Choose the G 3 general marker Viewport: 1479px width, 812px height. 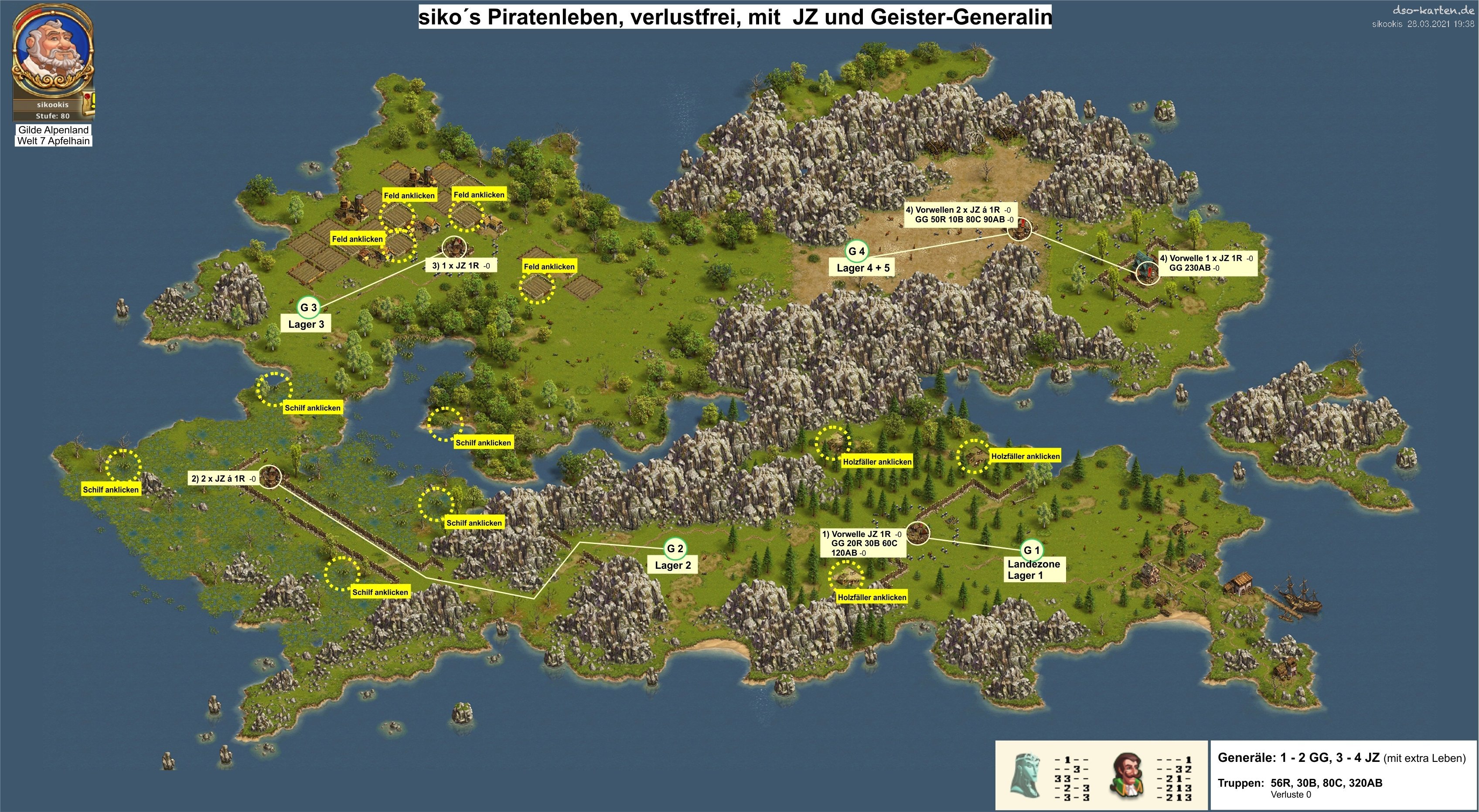pos(308,308)
